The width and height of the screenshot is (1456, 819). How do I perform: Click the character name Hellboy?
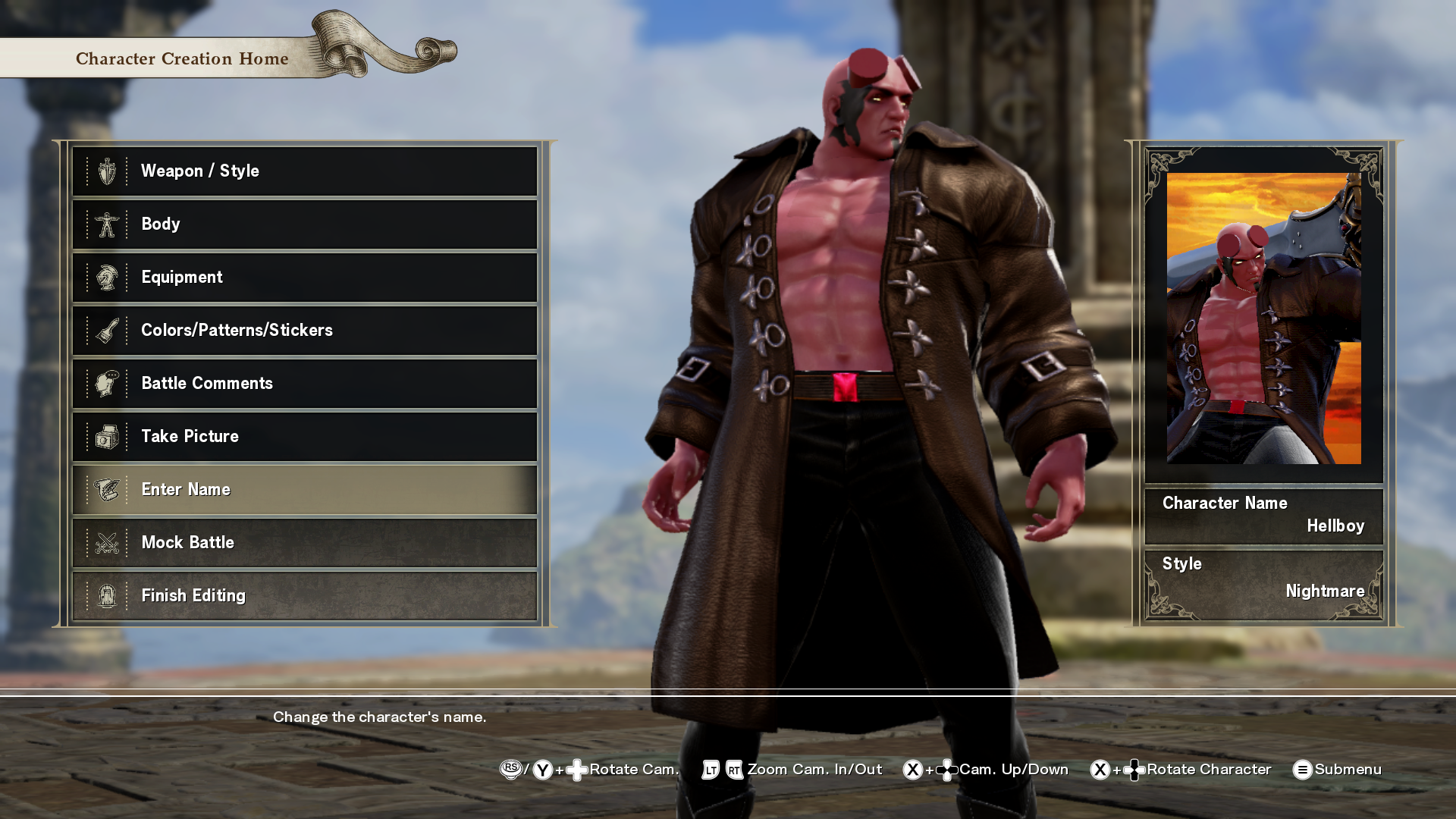(1336, 526)
